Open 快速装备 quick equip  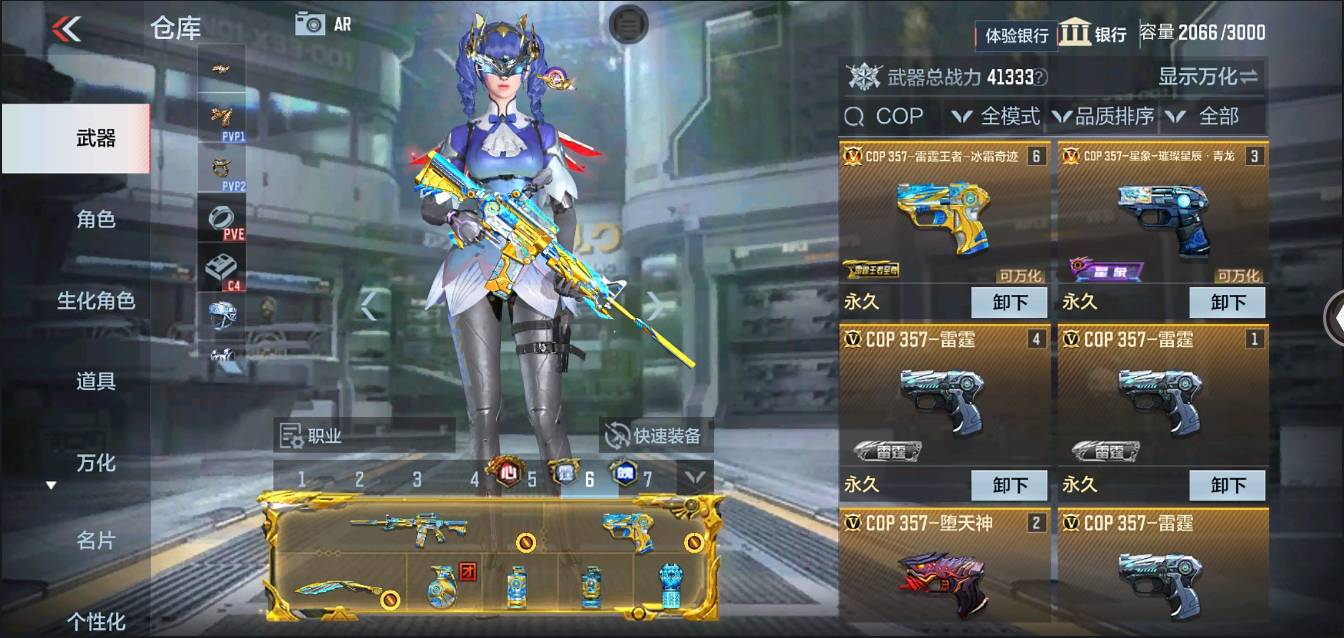[x=656, y=435]
